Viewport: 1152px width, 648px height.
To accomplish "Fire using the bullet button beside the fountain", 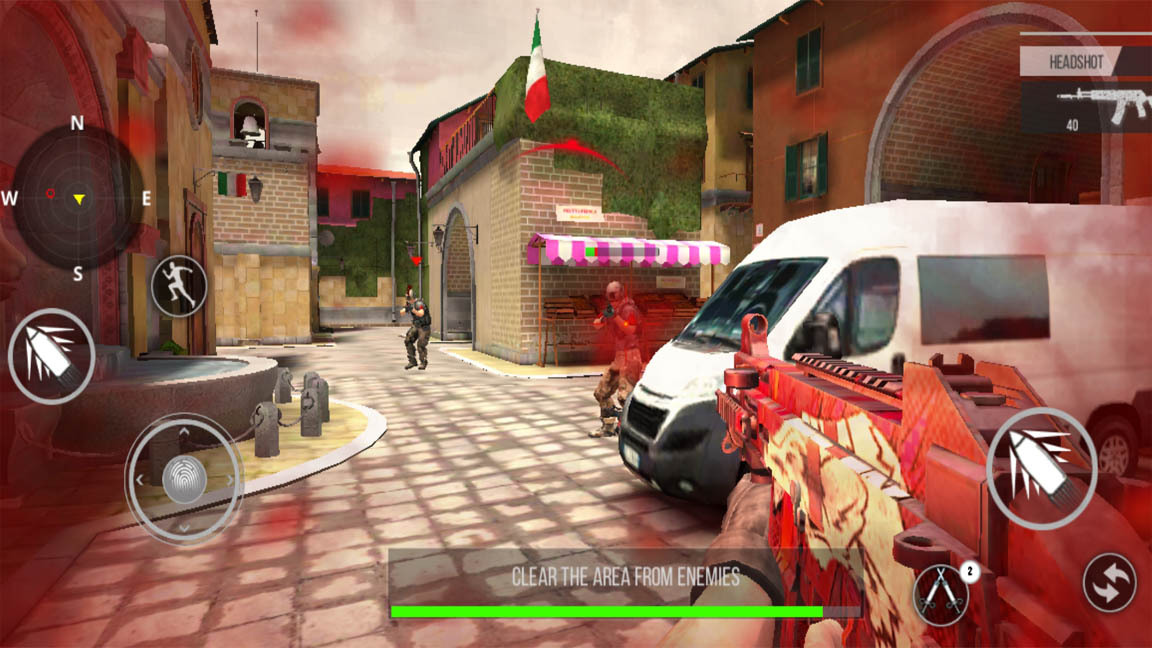I will pyautogui.click(x=51, y=356).
